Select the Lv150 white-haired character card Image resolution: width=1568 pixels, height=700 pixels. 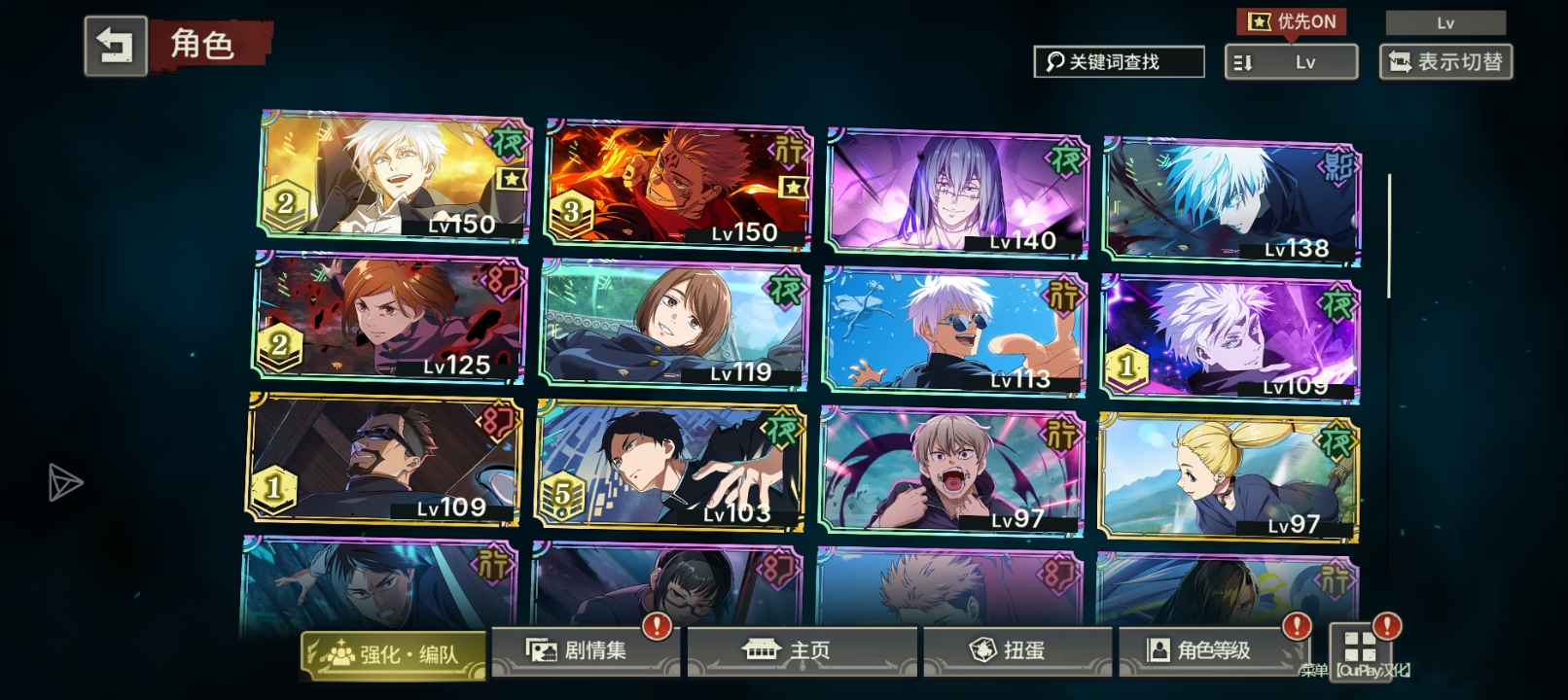(395, 175)
